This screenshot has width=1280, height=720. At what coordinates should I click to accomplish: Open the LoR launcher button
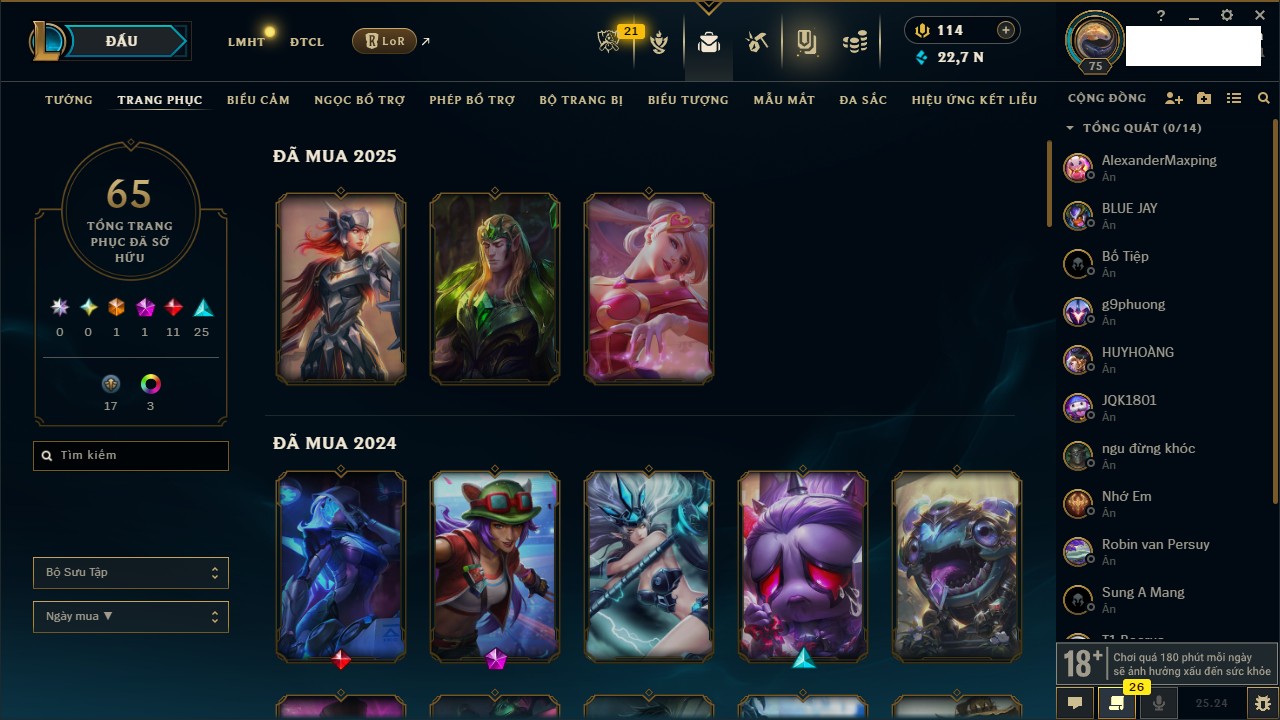coord(384,41)
